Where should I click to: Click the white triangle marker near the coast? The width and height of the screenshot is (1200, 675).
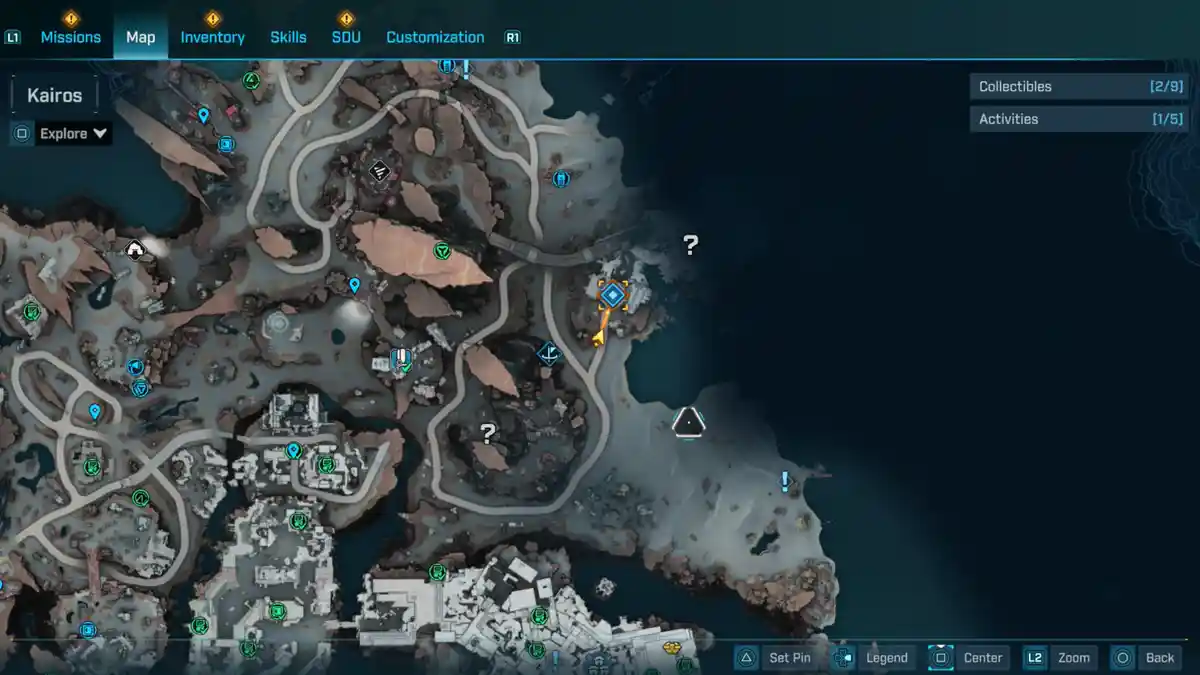pyautogui.click(x=688, y=423)
